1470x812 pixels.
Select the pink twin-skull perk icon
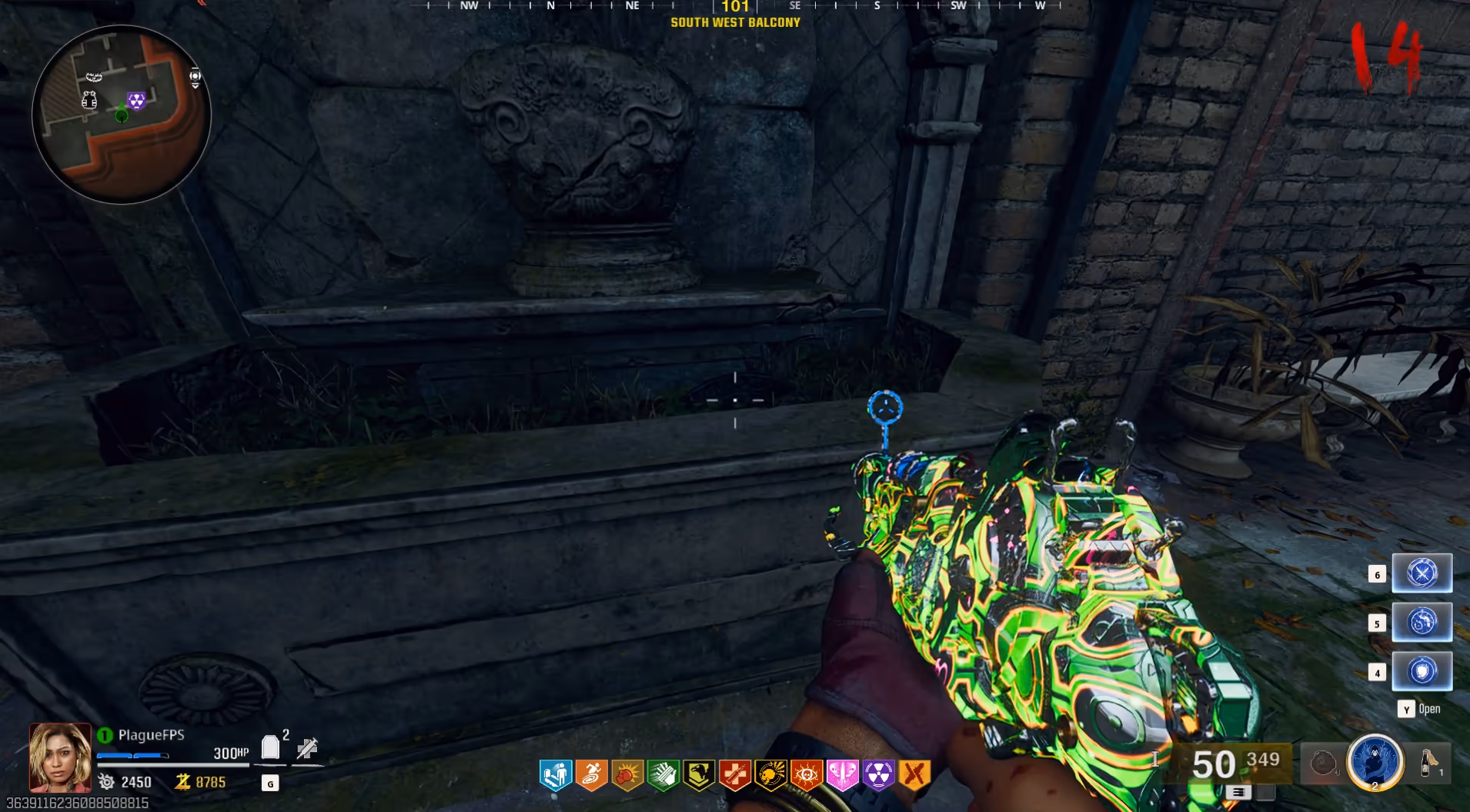click(x=843, y=775)
